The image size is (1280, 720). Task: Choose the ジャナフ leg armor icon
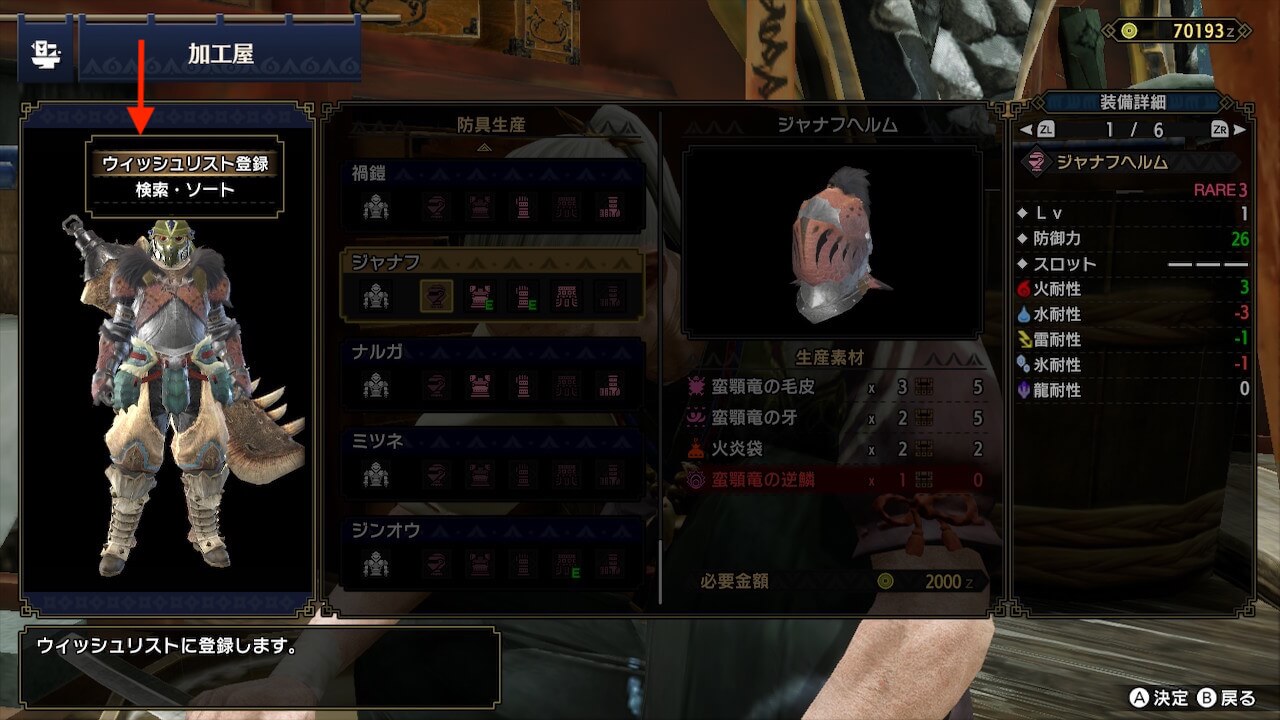pos(609,296)
